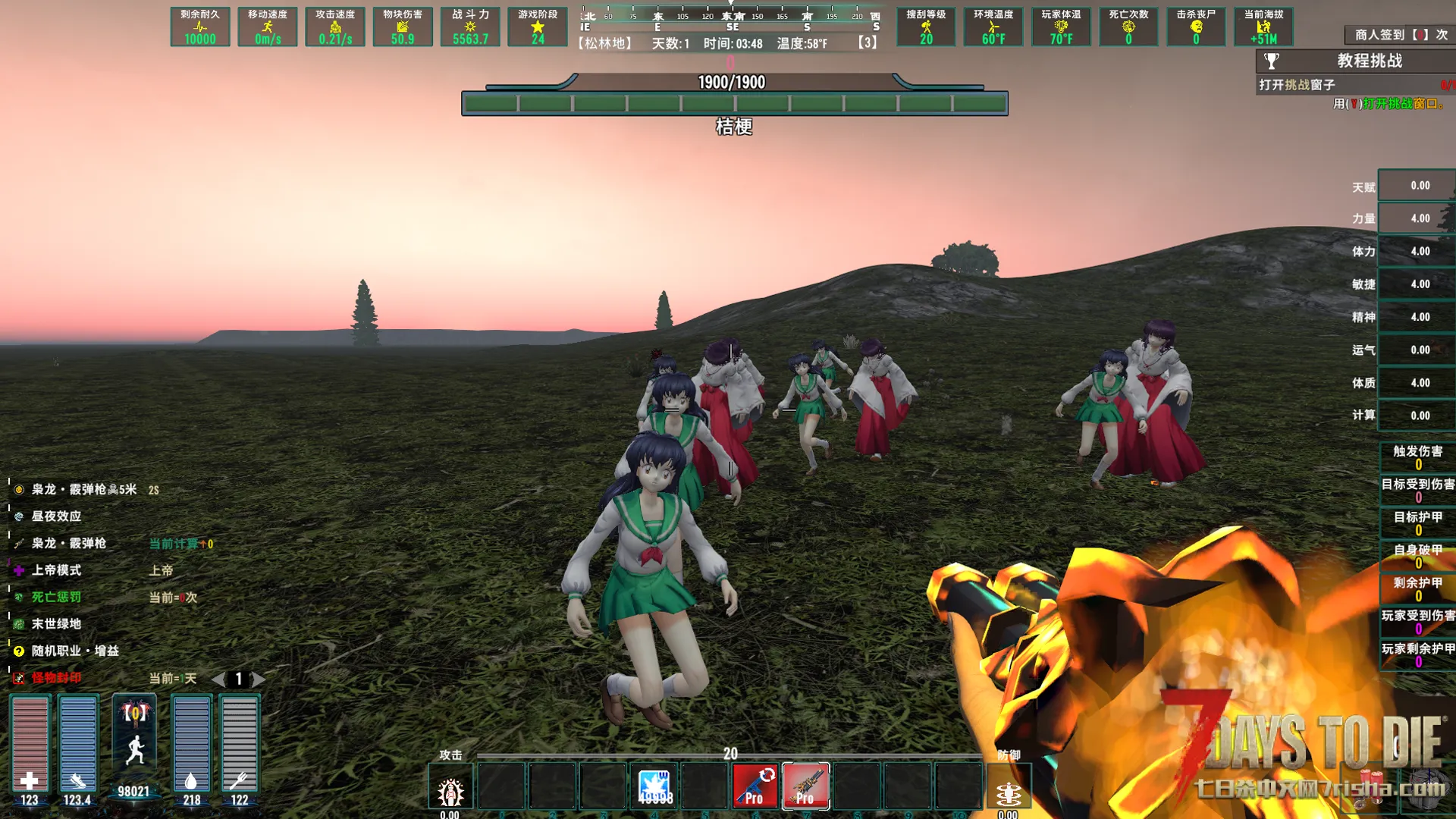Click the 战斗力 combat power icon
This screenshot has height=819, width=1456.
470,27
